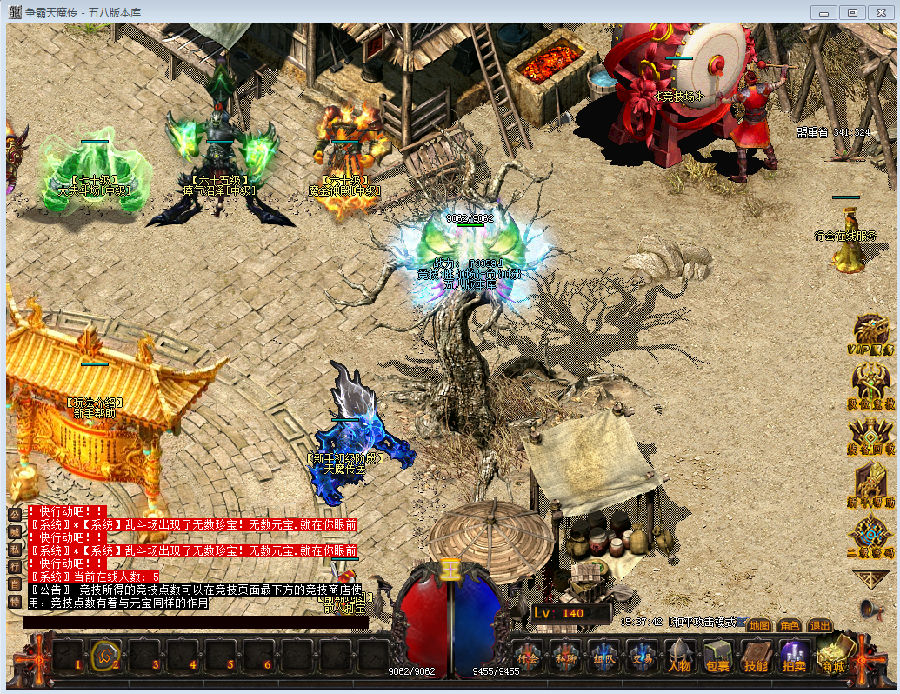This screenshot has height=694, width=900.
Task: Open the 装备回收 equipment recycle icon
Action: click(872, 437)
